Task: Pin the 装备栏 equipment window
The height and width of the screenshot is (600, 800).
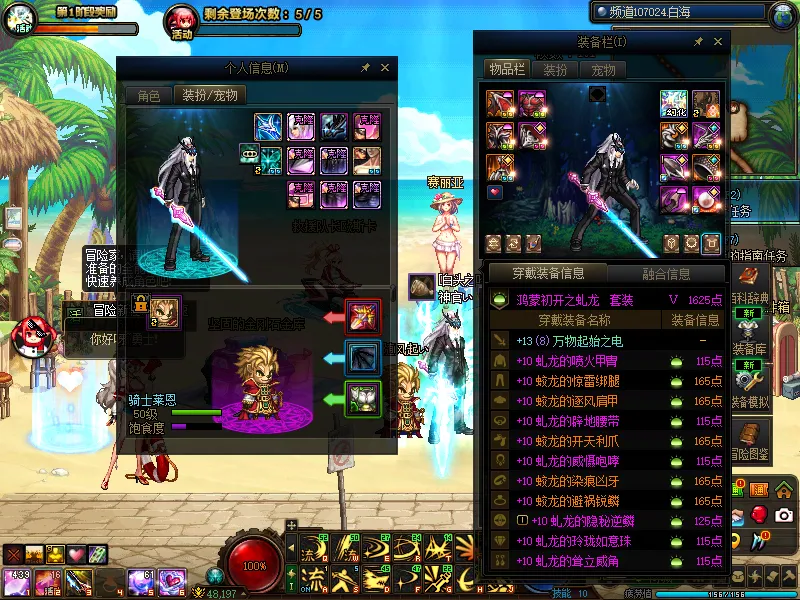Action: pyautogui.click(x=695, y=42)
